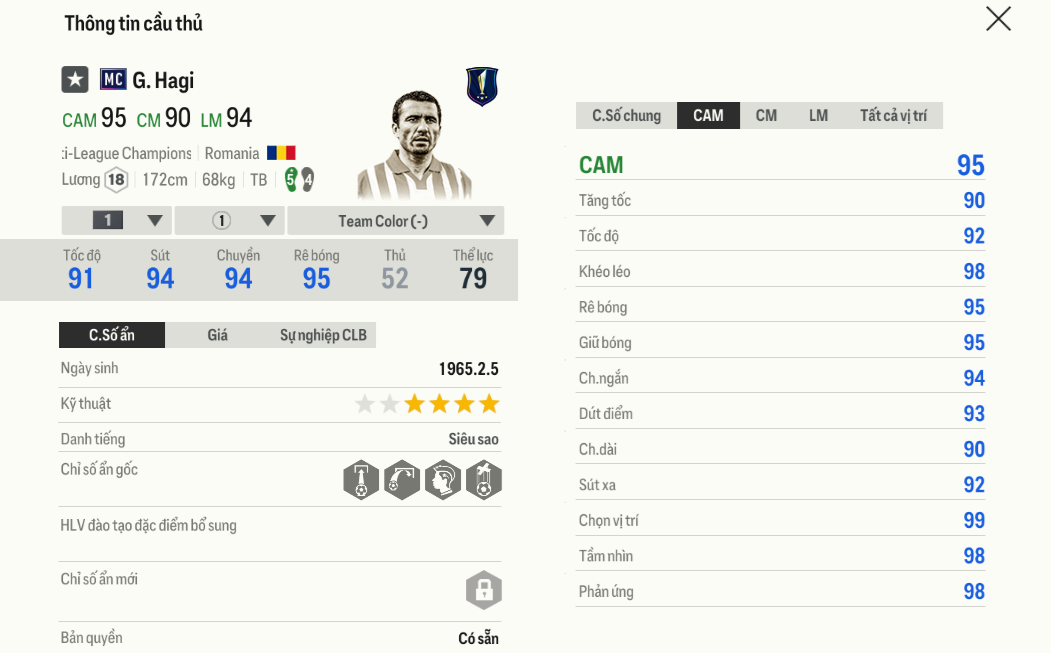
Task: Click the G. Hagi player portrait
Action: pos(414,145)
